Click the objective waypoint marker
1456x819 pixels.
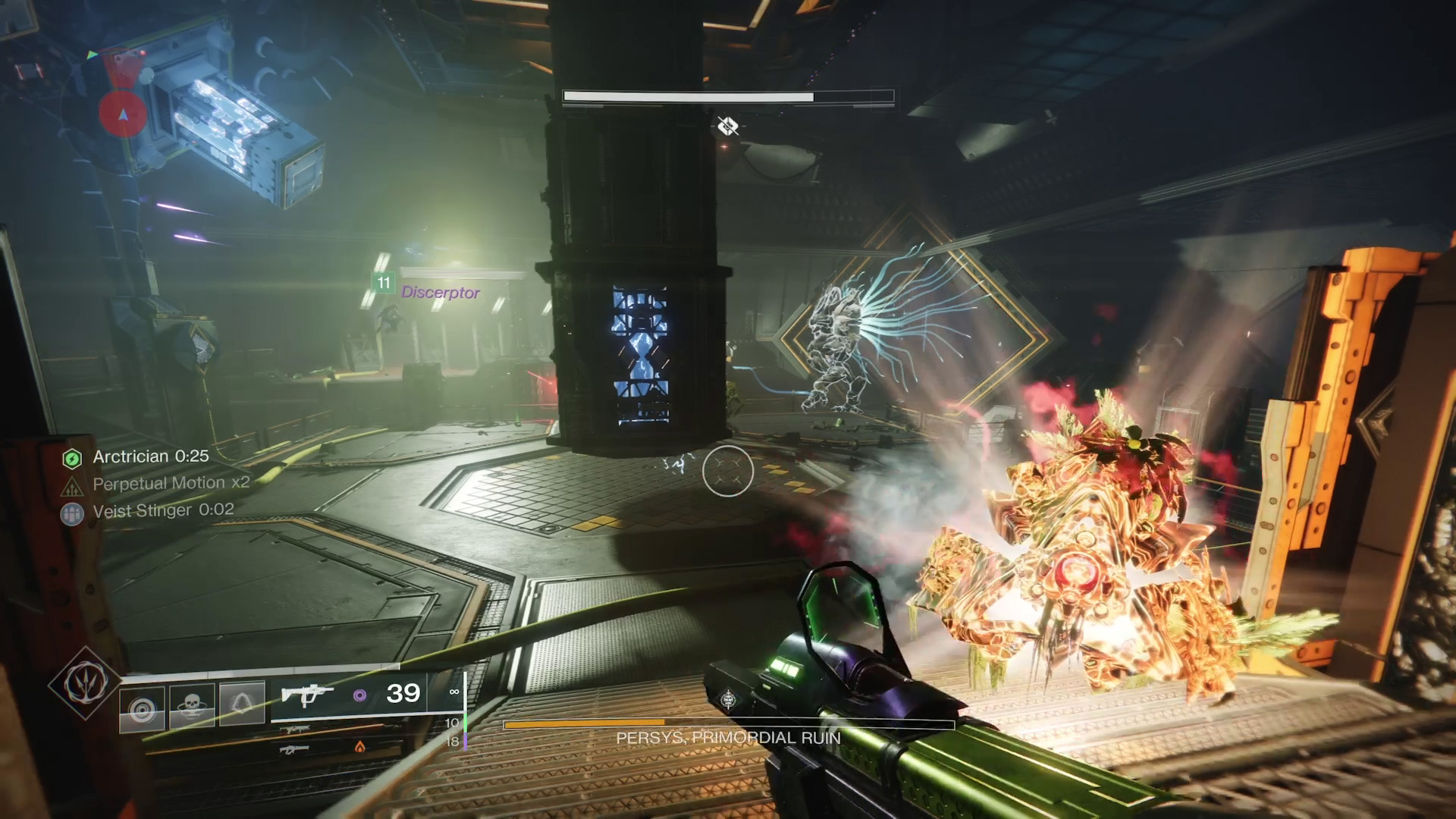pyautogui.click(x=727, y=126)
